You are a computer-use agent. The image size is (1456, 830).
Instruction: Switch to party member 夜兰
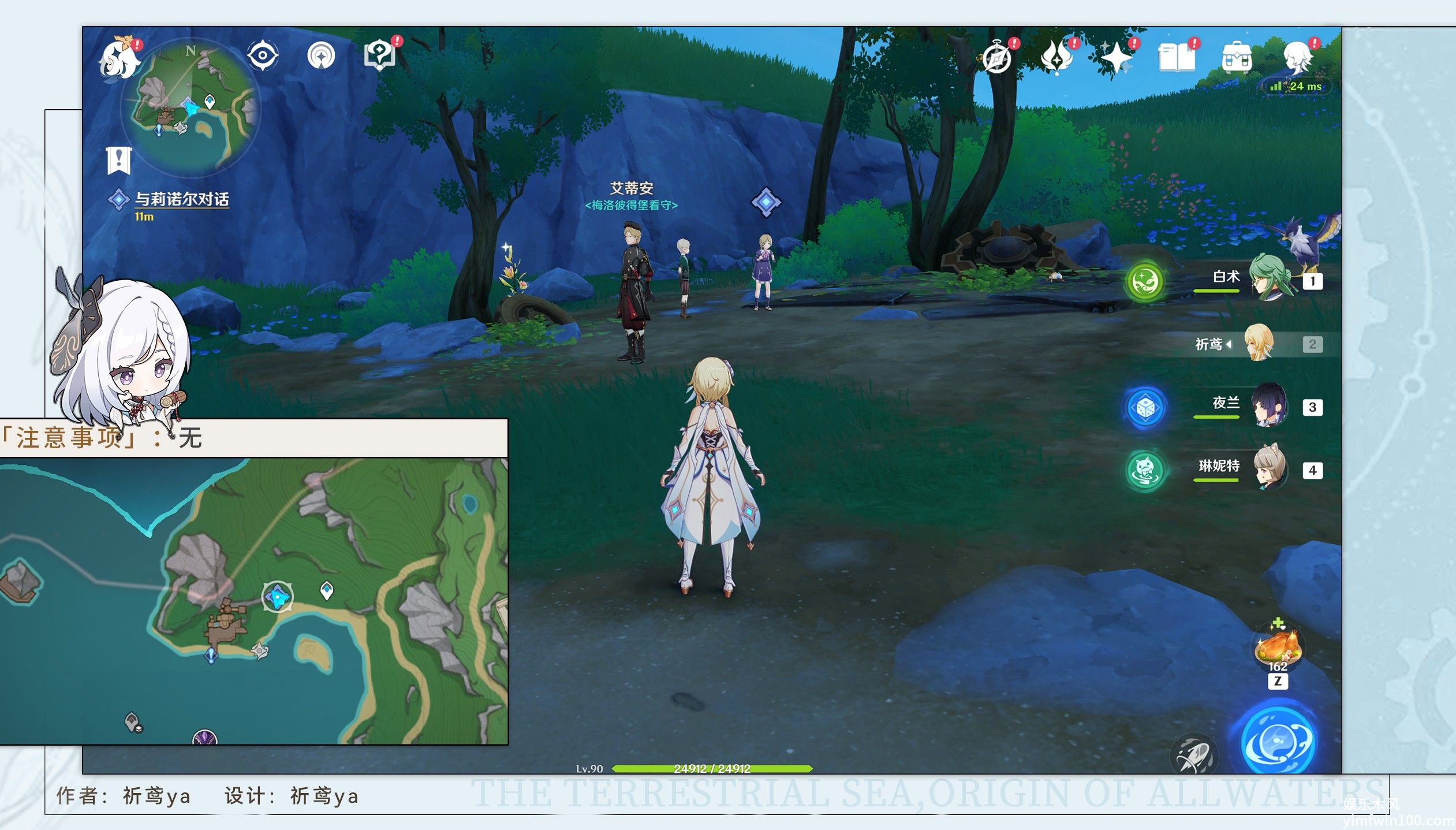(1269, 405)
